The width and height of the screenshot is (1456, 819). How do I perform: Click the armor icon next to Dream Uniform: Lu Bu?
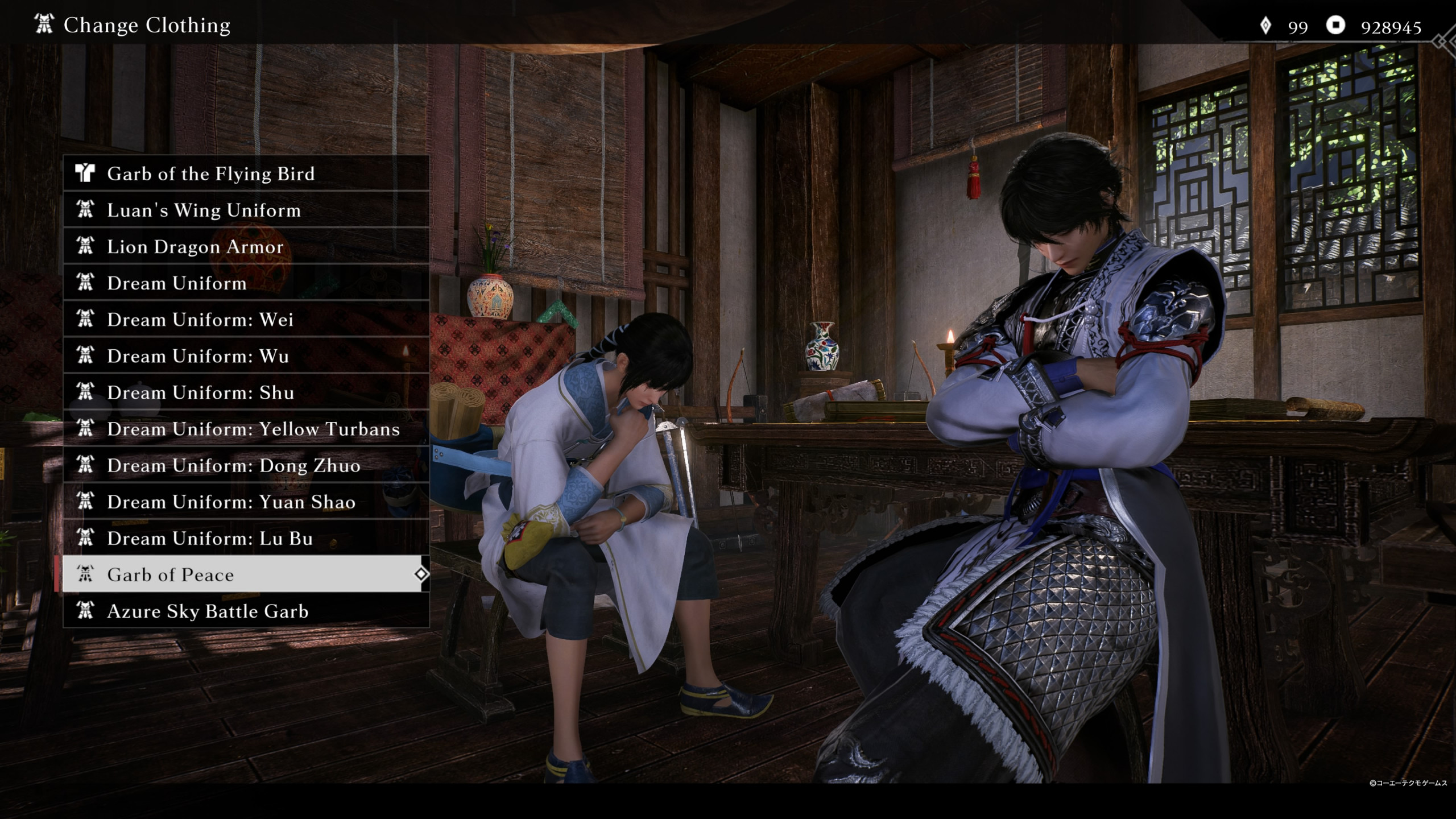(86, 538)
